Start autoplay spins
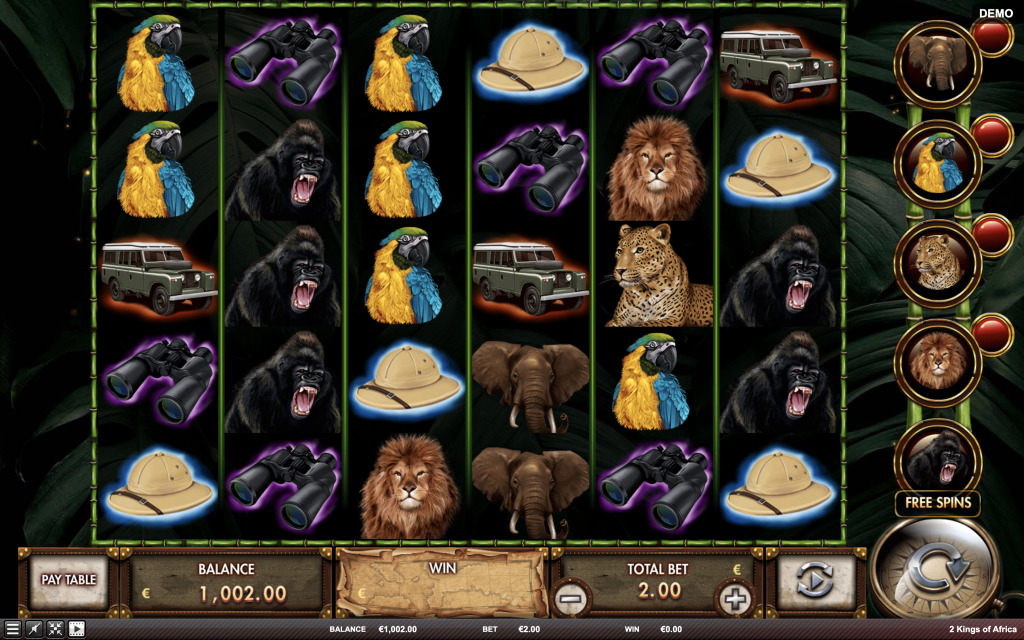Screen dimensions: 1024x640 [x=816, y=580]
